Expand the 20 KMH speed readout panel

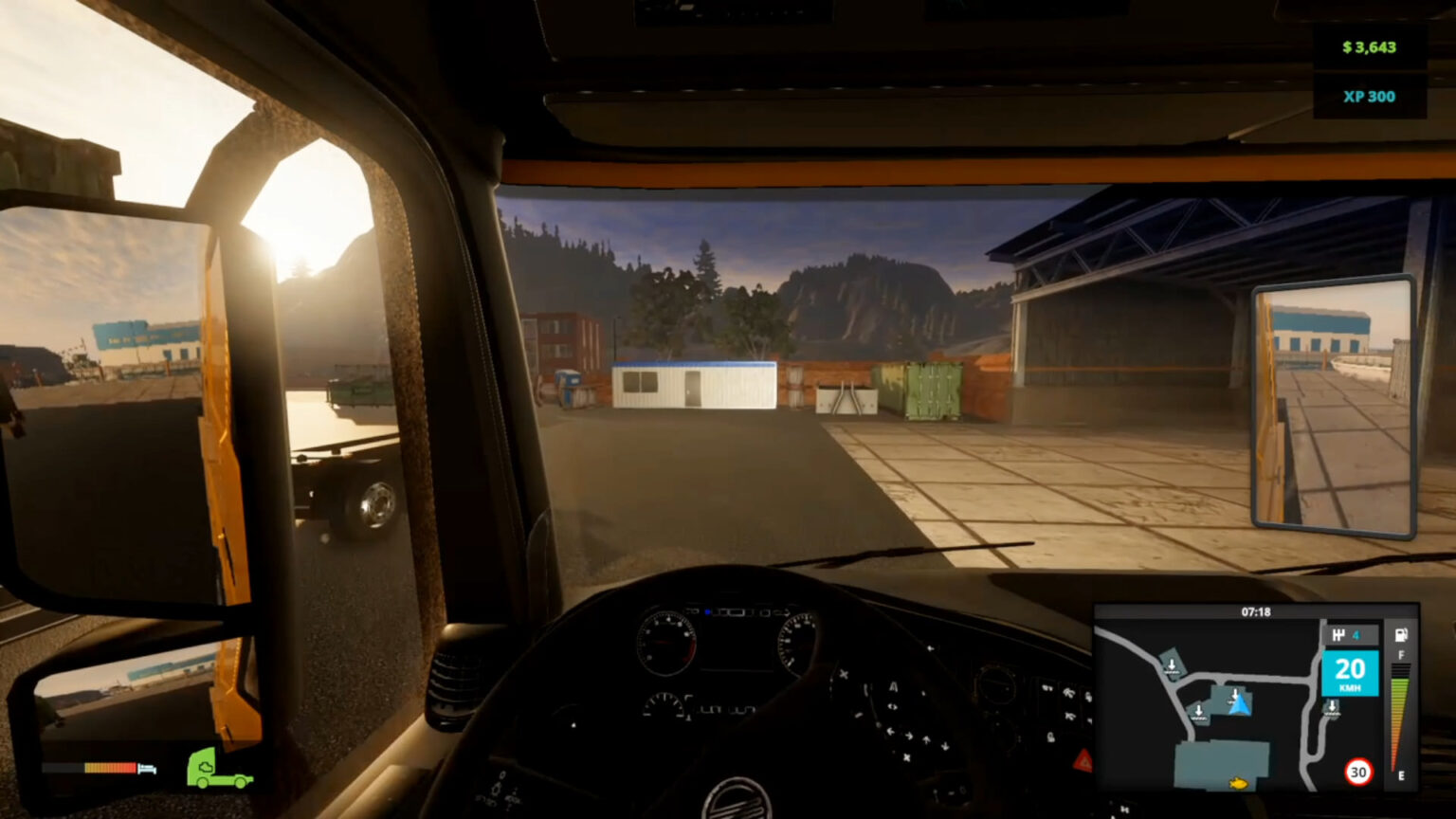coord(1350,670)
